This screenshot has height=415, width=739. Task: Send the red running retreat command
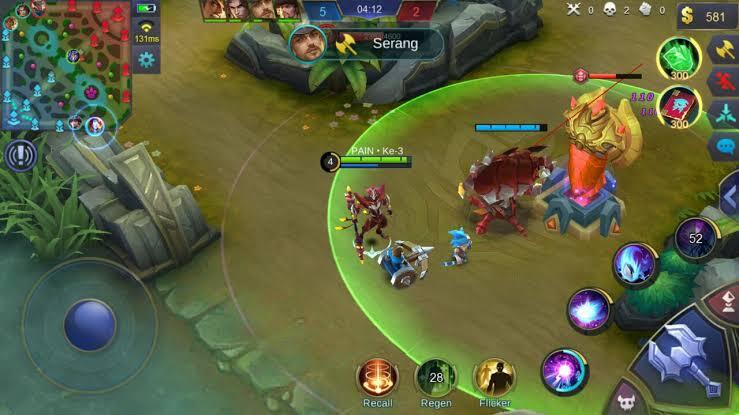pyautogui.click(x=724, y=81)
